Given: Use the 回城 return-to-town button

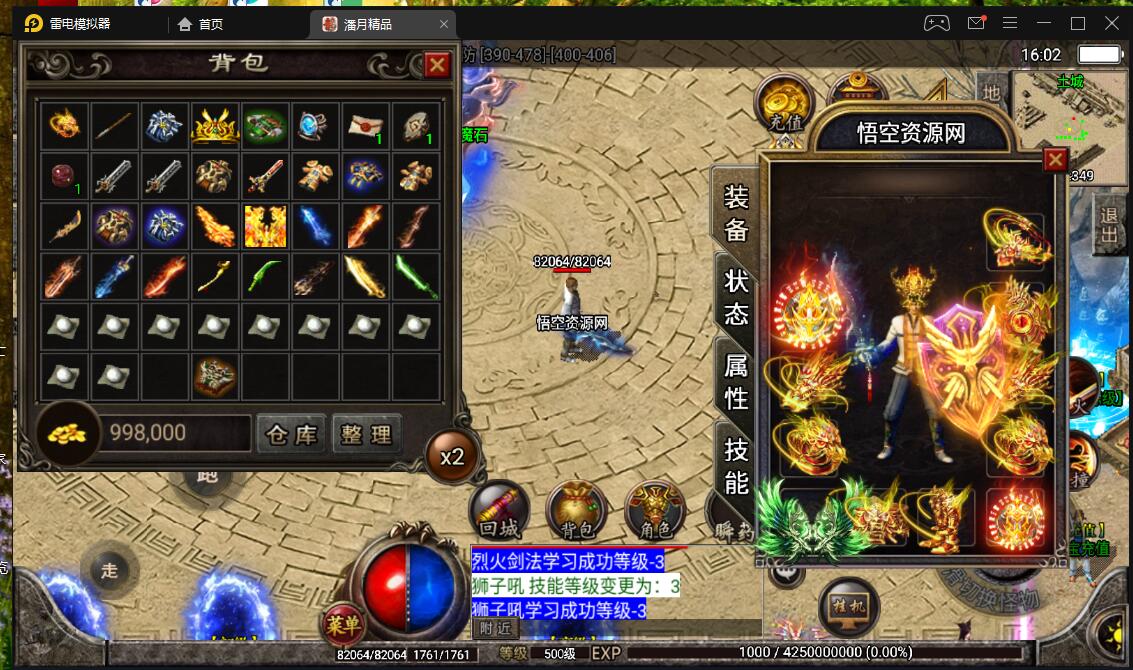Looking at the screenshot, I should coord(499,512).
